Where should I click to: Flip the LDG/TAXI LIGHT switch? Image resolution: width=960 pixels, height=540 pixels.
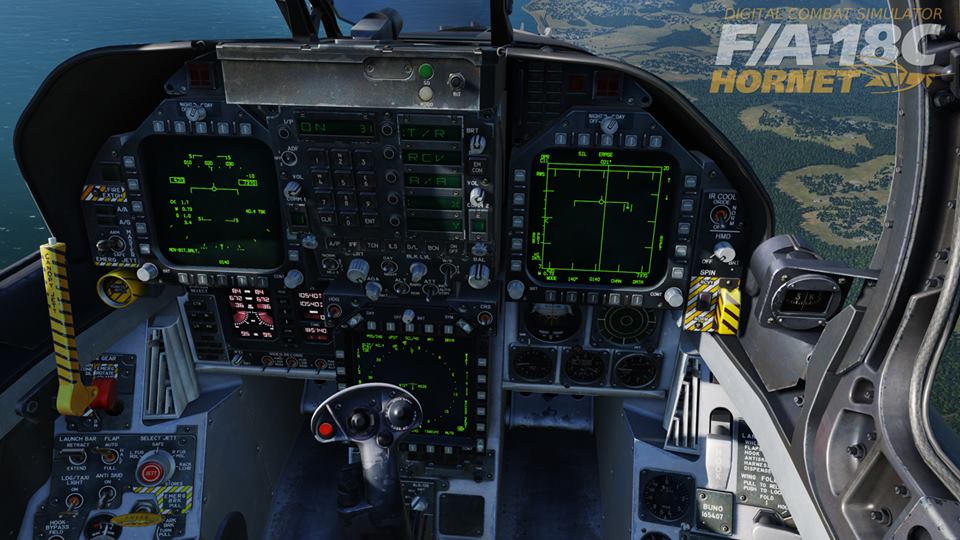[73, 500]
